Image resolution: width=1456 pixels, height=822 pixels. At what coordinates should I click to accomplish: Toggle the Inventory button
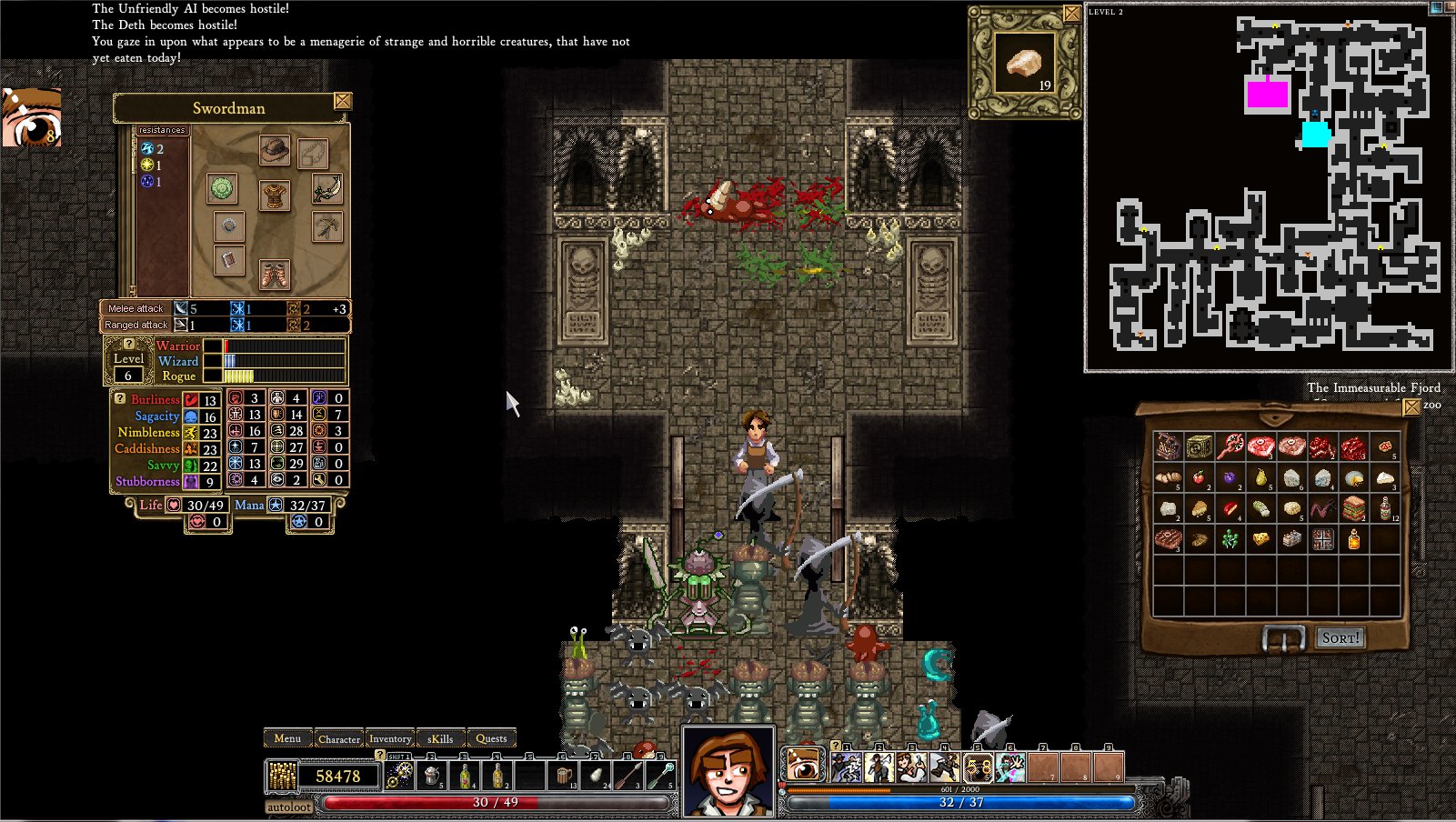coord(390,738)
